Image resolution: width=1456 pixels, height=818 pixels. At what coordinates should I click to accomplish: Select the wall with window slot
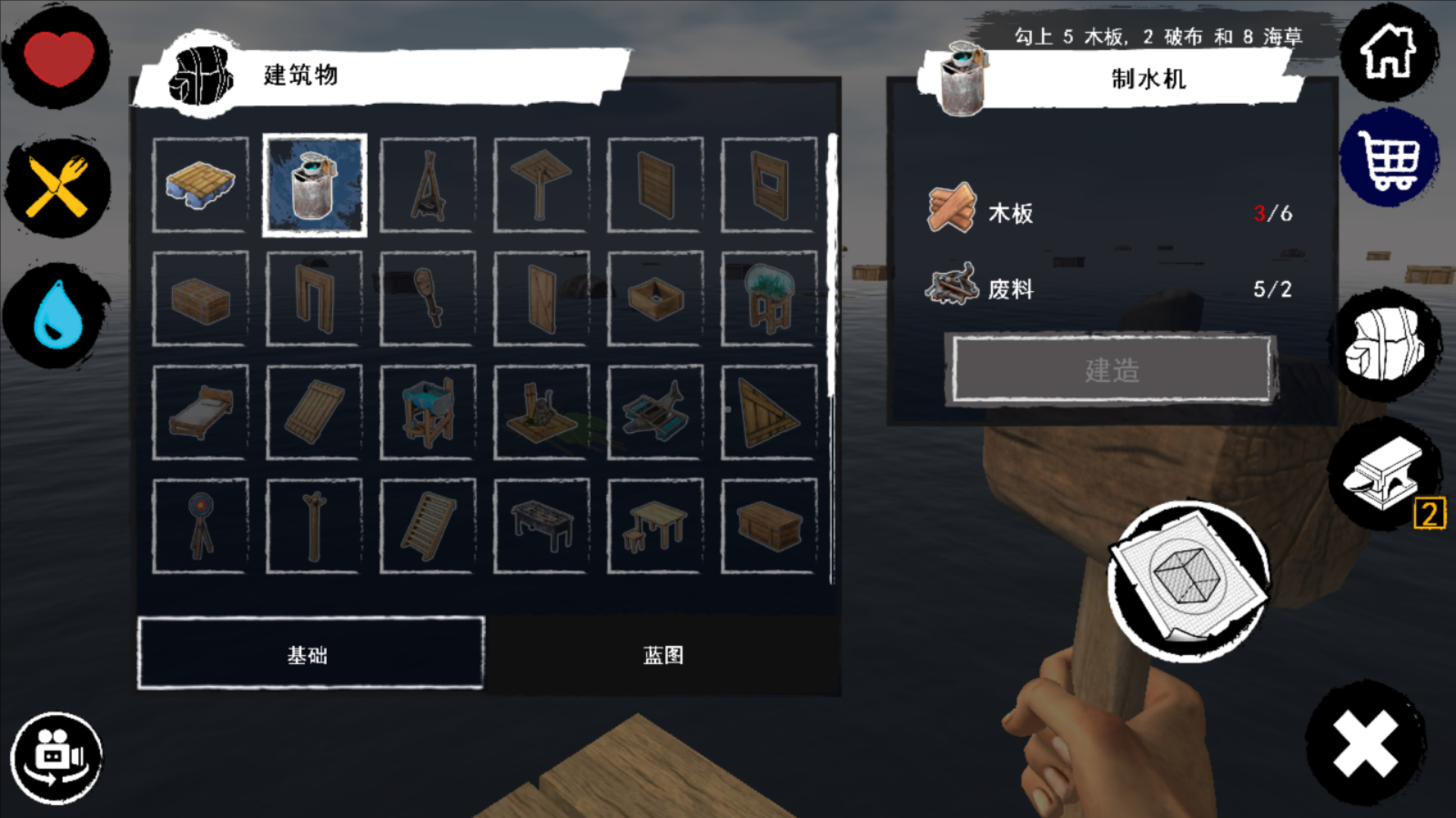tap(769, 185)
